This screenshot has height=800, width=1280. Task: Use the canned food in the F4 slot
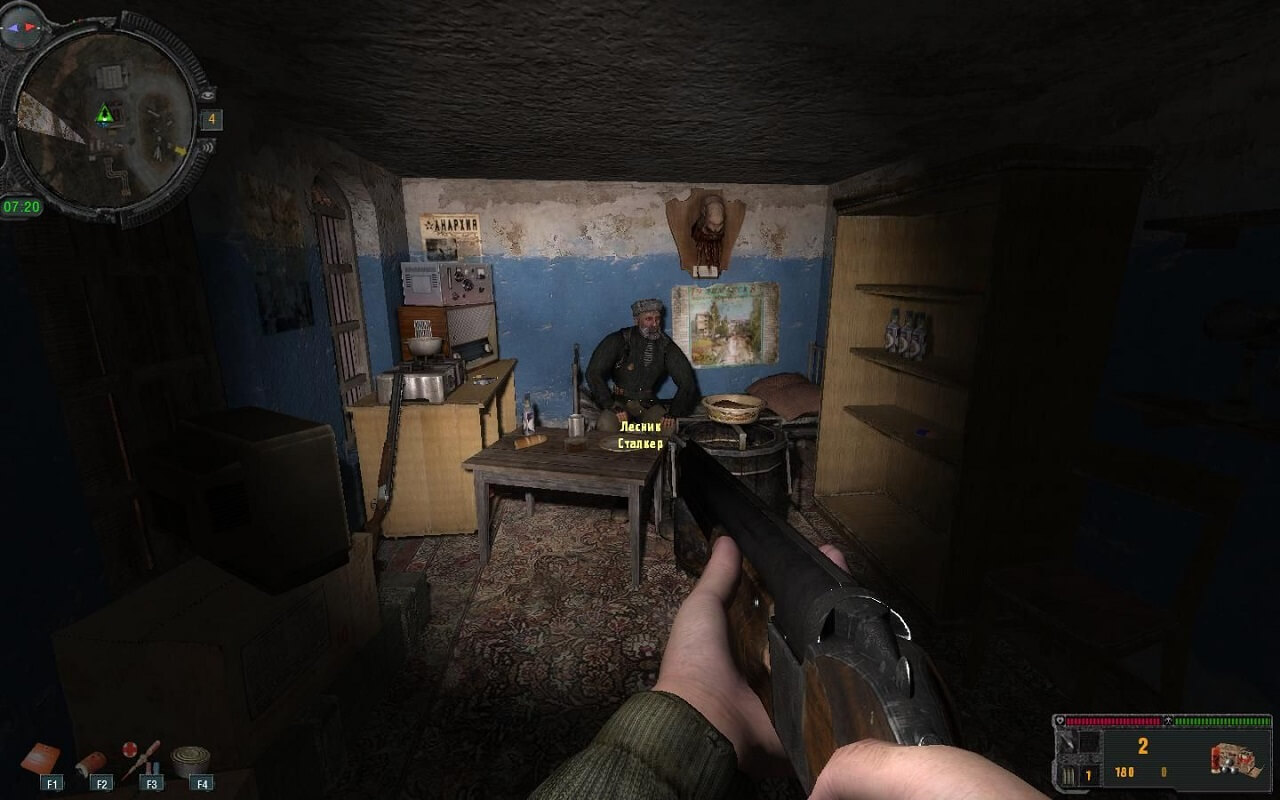189,761
